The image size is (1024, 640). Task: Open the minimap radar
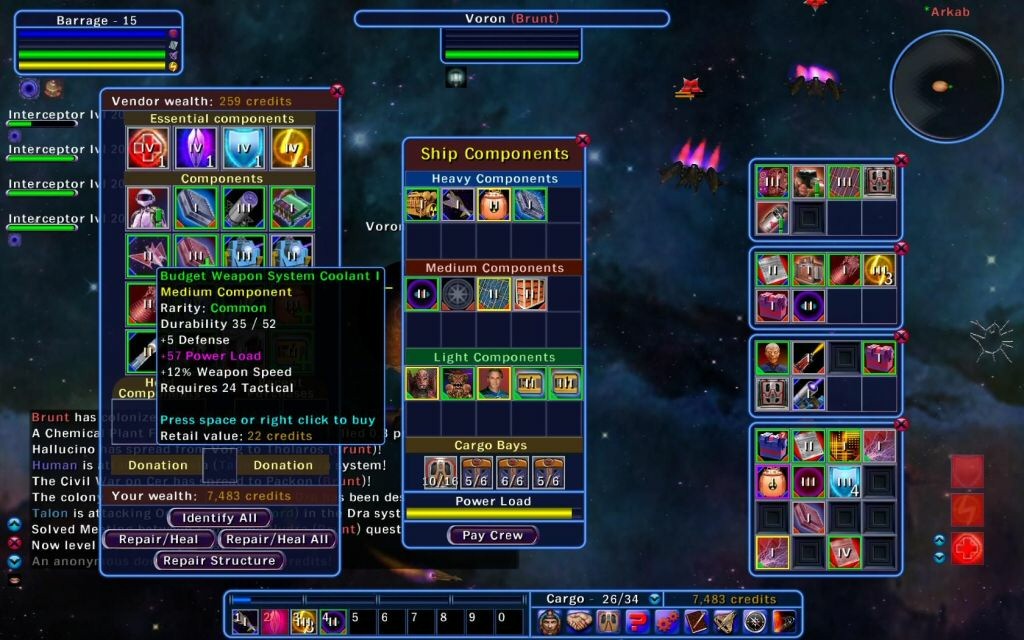[946, 86]
